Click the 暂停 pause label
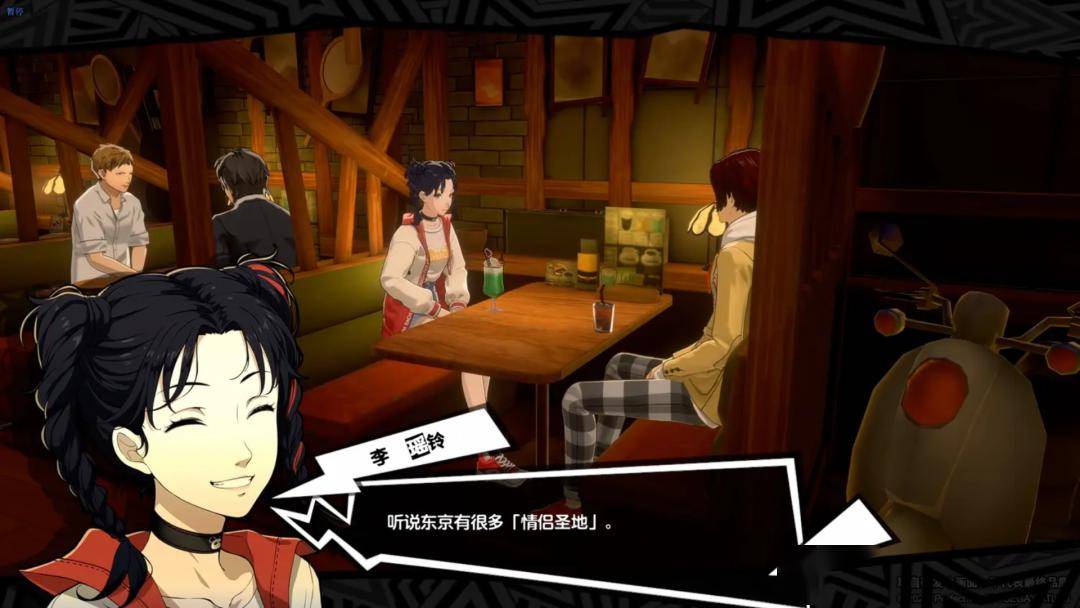This screenshot has height=608, width=1080. pos(16,10)
